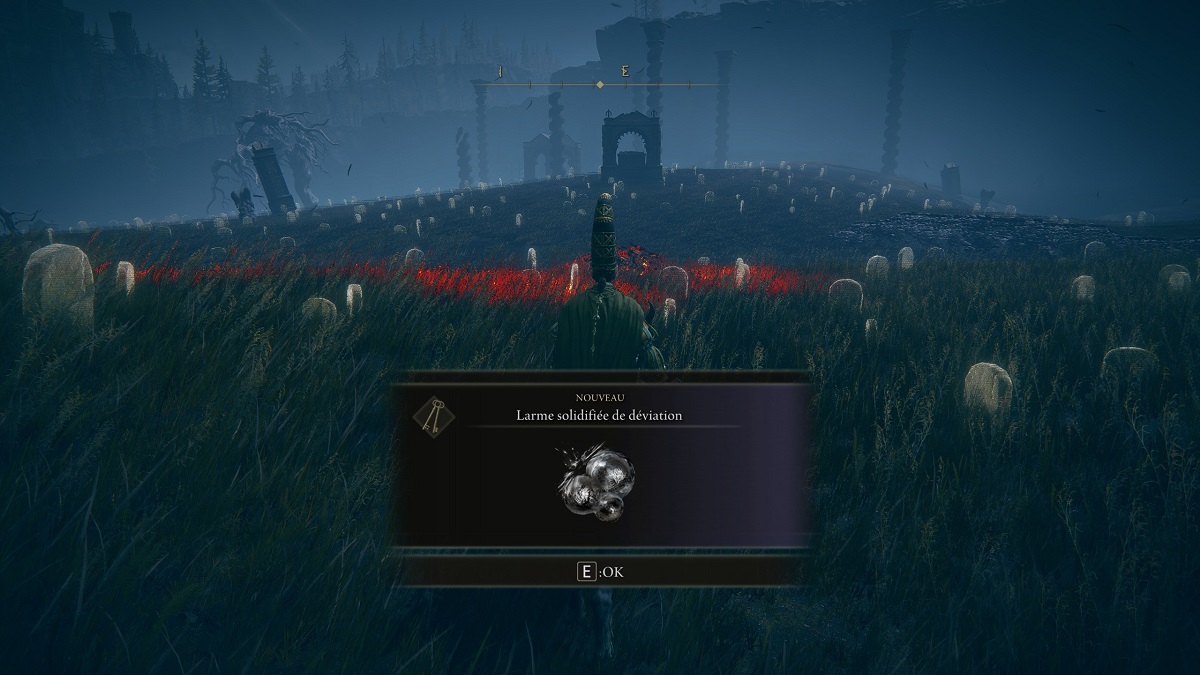Confirm the item pickup with OK
The image size is (1200, 675).
600,572
